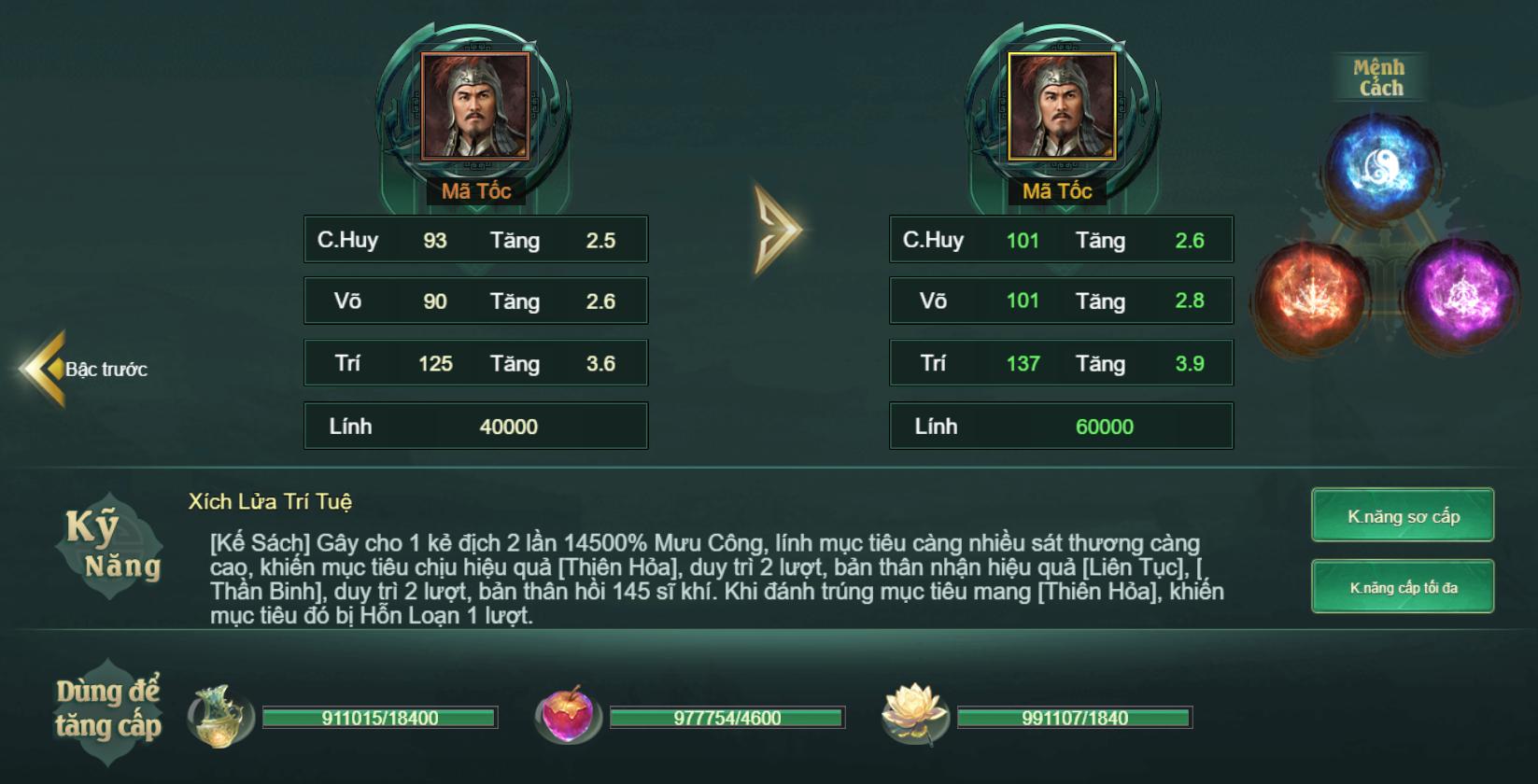Show K.năng cấp tối đa skill
1538x784 pixels.
(x=1402, y=587)
